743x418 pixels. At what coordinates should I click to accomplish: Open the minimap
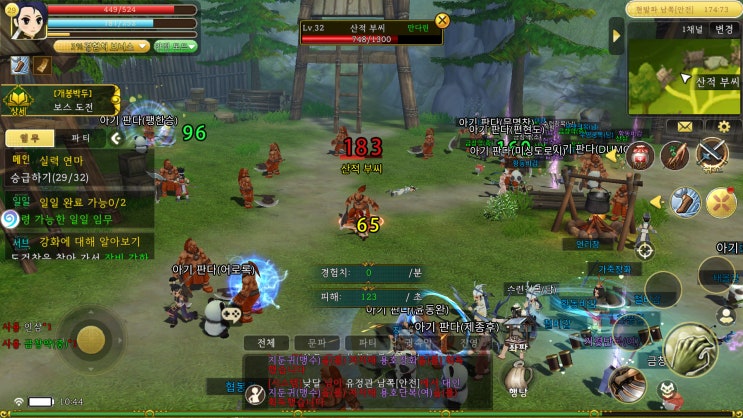tap(684, 77)
